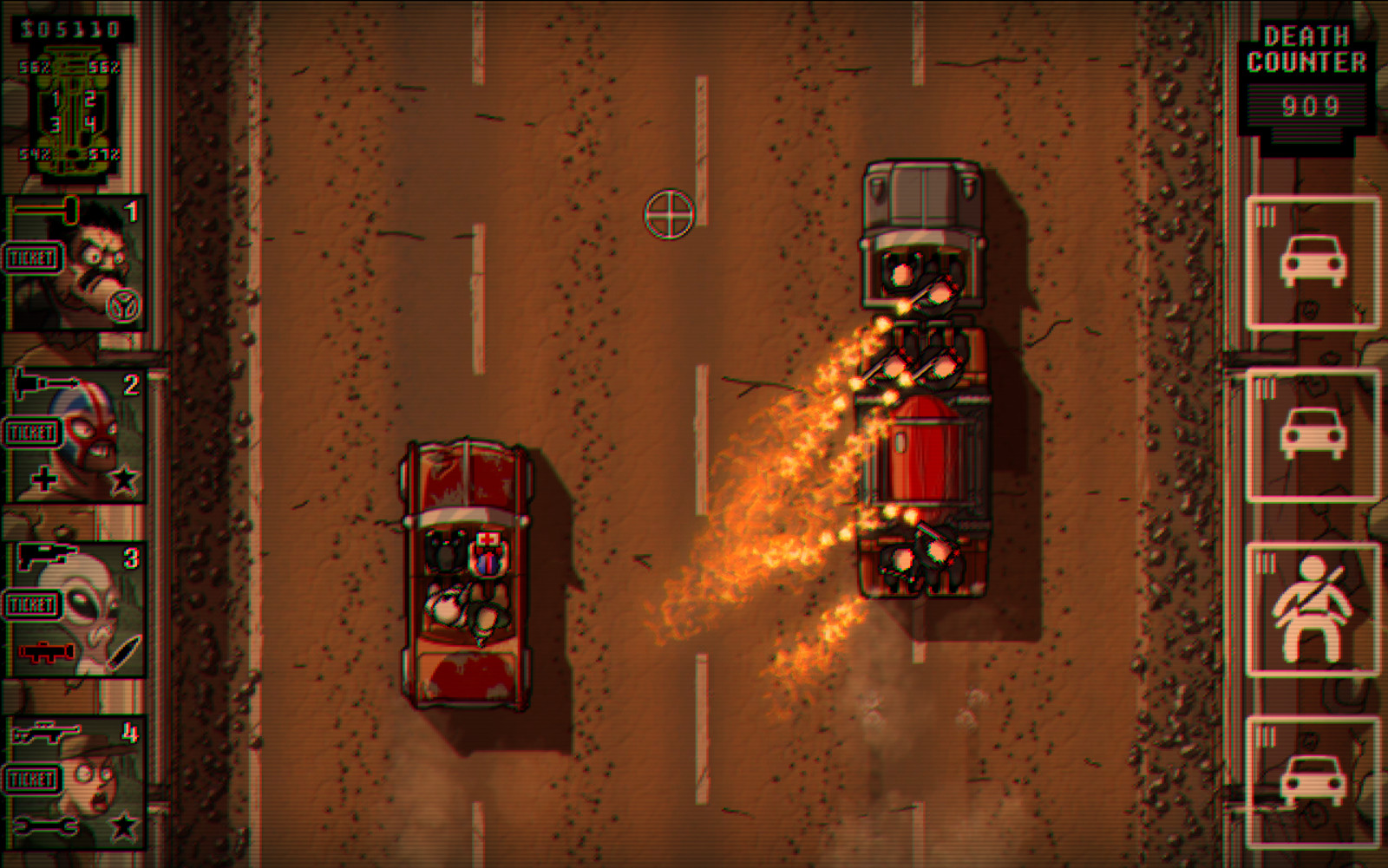Click the red bazooka icon on character 3's card

[45, 652]
